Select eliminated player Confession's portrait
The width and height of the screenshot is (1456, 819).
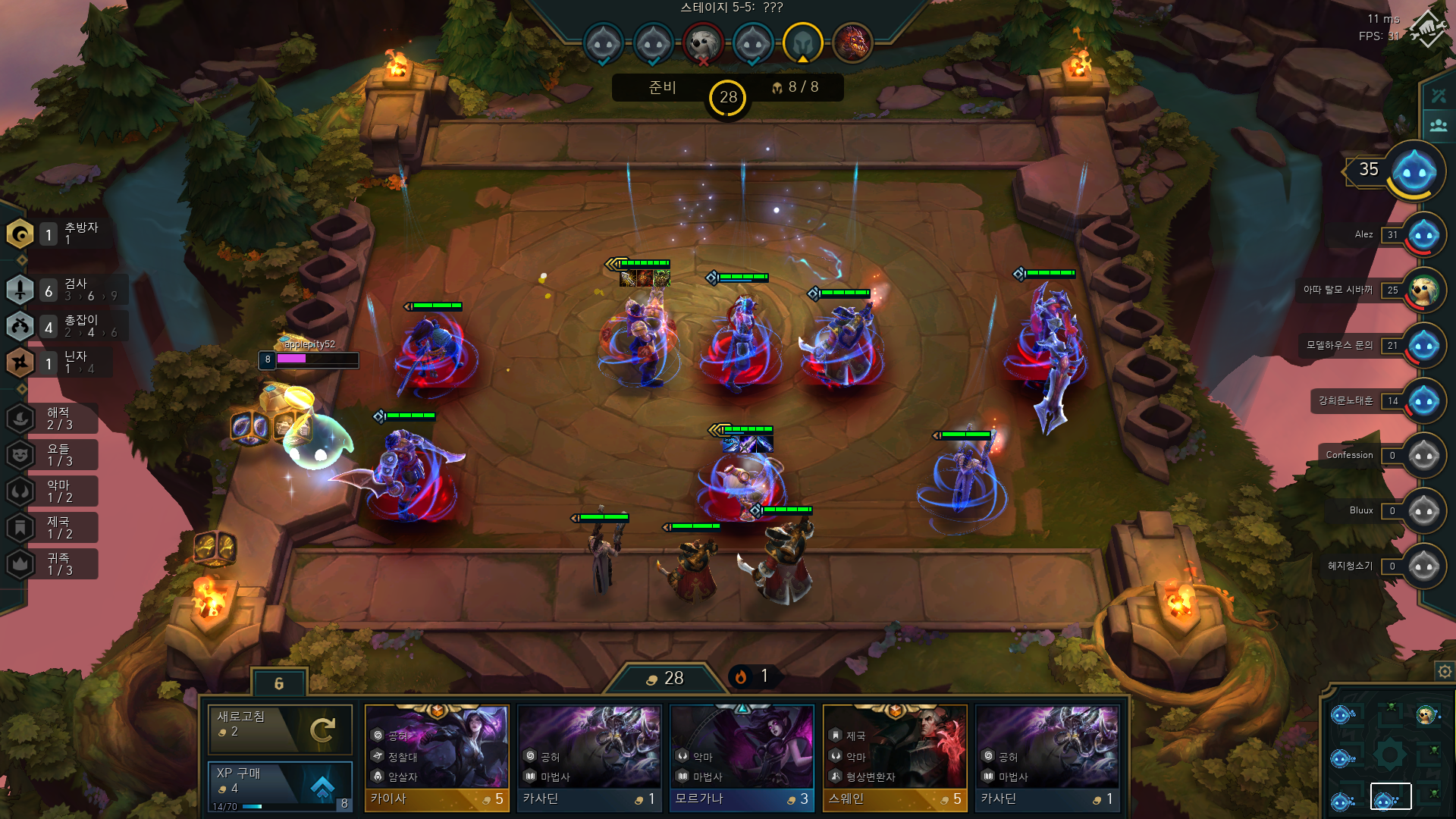click(x=1423, y=456)
